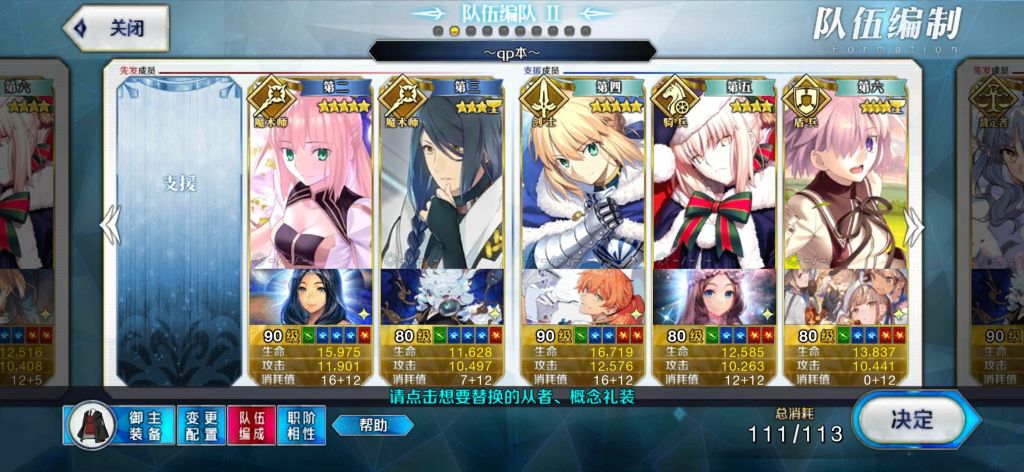Show 职阶相性 class affinity chart
1024x472 pixels.
point(301,424)
